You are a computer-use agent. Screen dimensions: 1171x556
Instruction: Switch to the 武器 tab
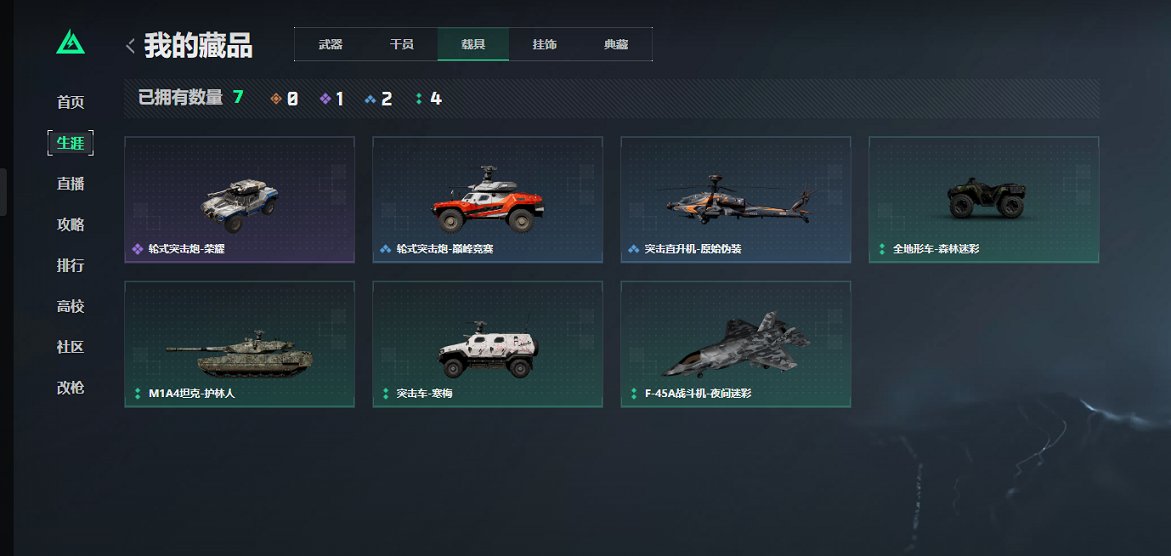click(330, 45)
